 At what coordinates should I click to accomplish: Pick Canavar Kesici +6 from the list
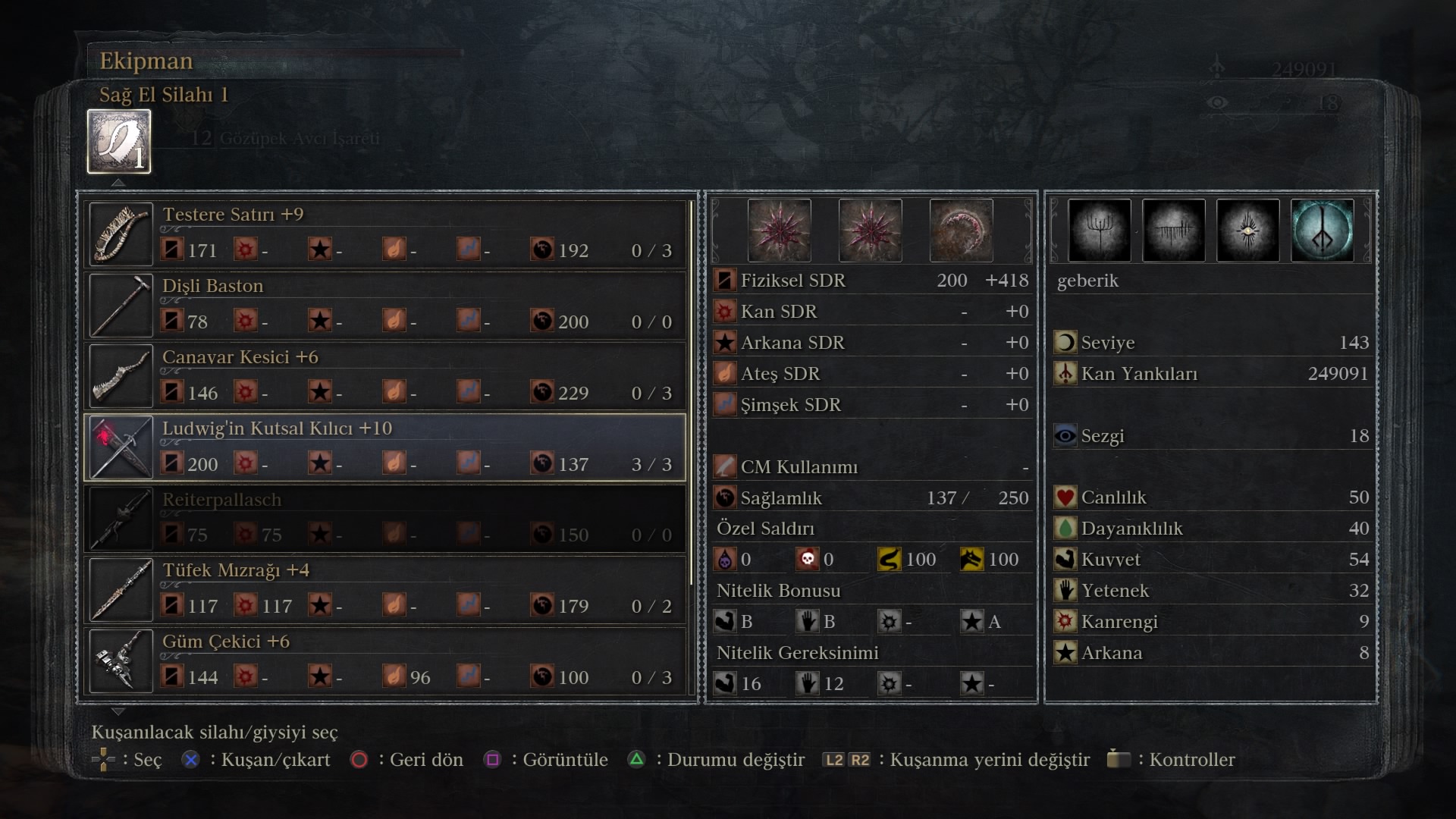[385, 376]
